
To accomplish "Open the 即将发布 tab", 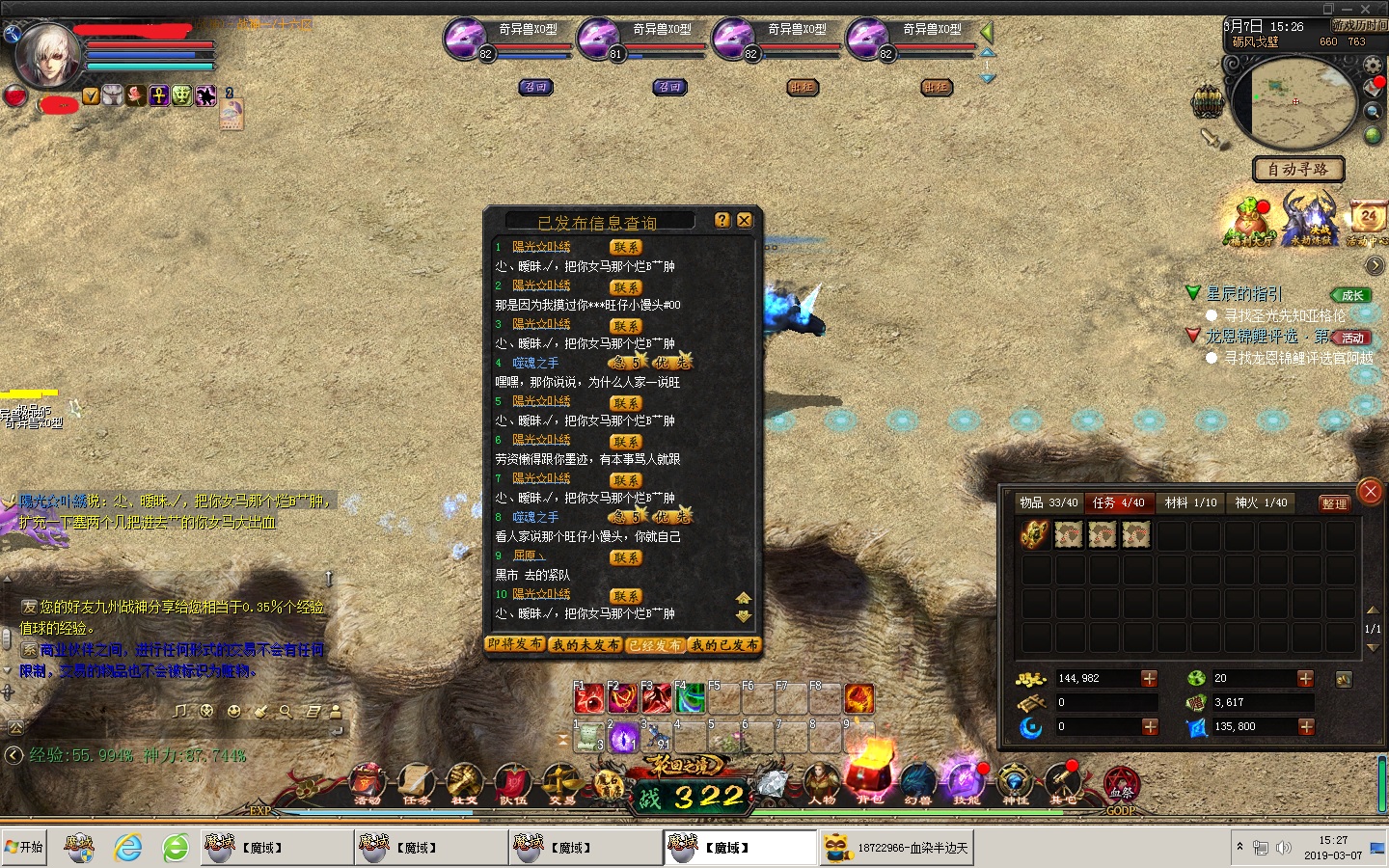I will pos(516,644).
